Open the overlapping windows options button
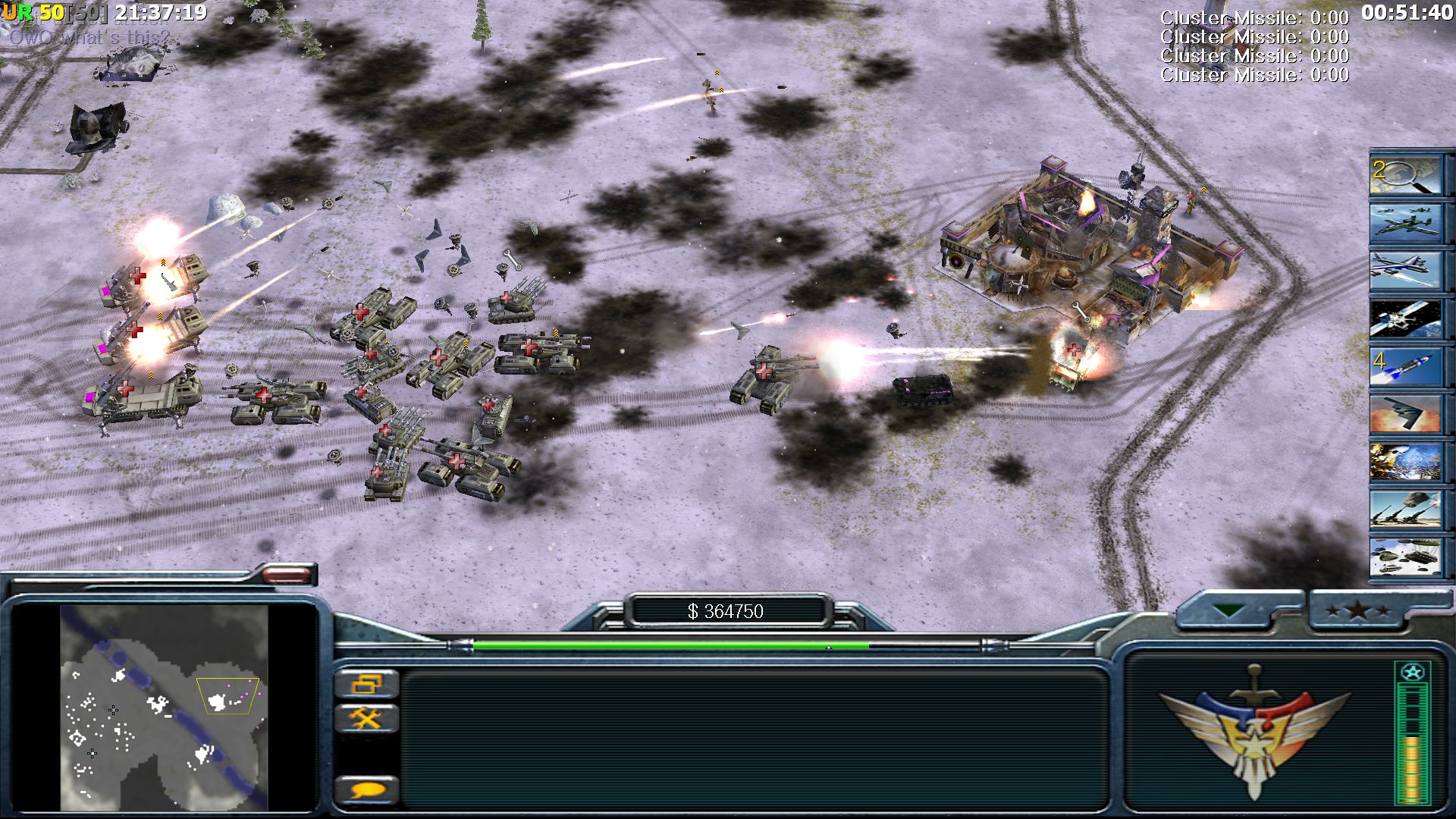Screen dimensions: 1456x819 [x=366, y=684]
